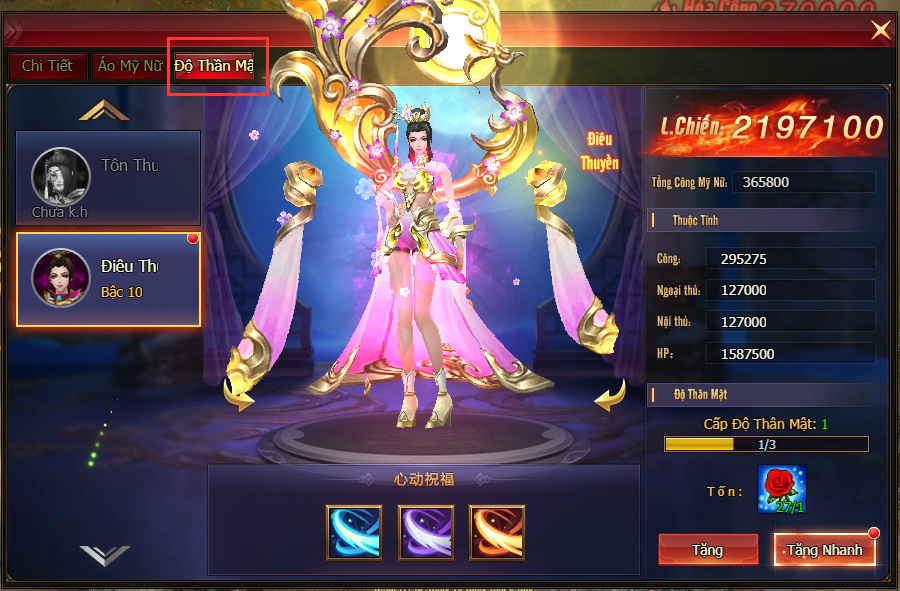
Task: Select the Độ Thân Mật tab
Action: 215,66
